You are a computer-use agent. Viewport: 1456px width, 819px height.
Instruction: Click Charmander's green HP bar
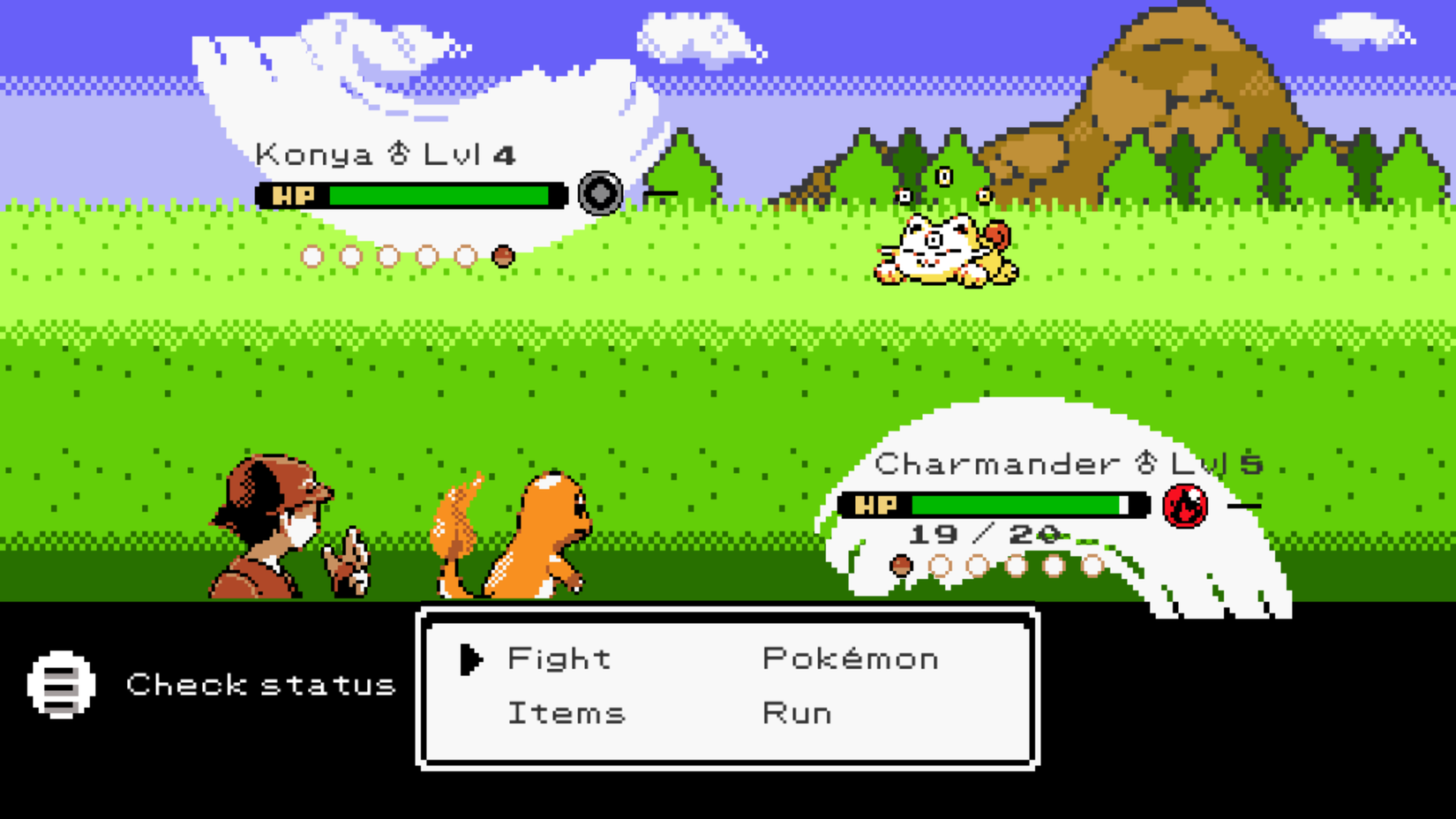pyautogui.click(x=1015, y=505)
